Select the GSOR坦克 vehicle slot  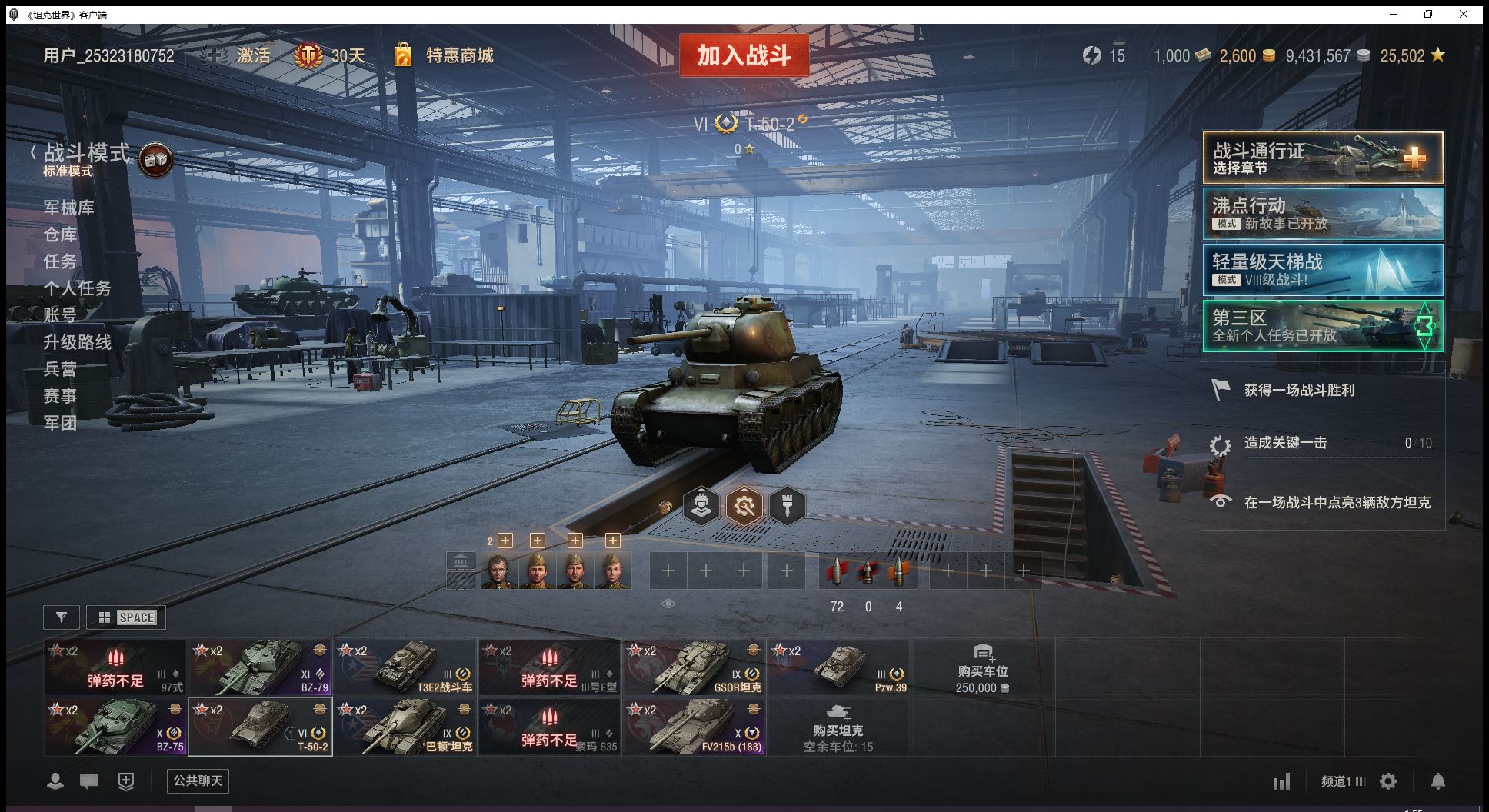pos(694,667)
